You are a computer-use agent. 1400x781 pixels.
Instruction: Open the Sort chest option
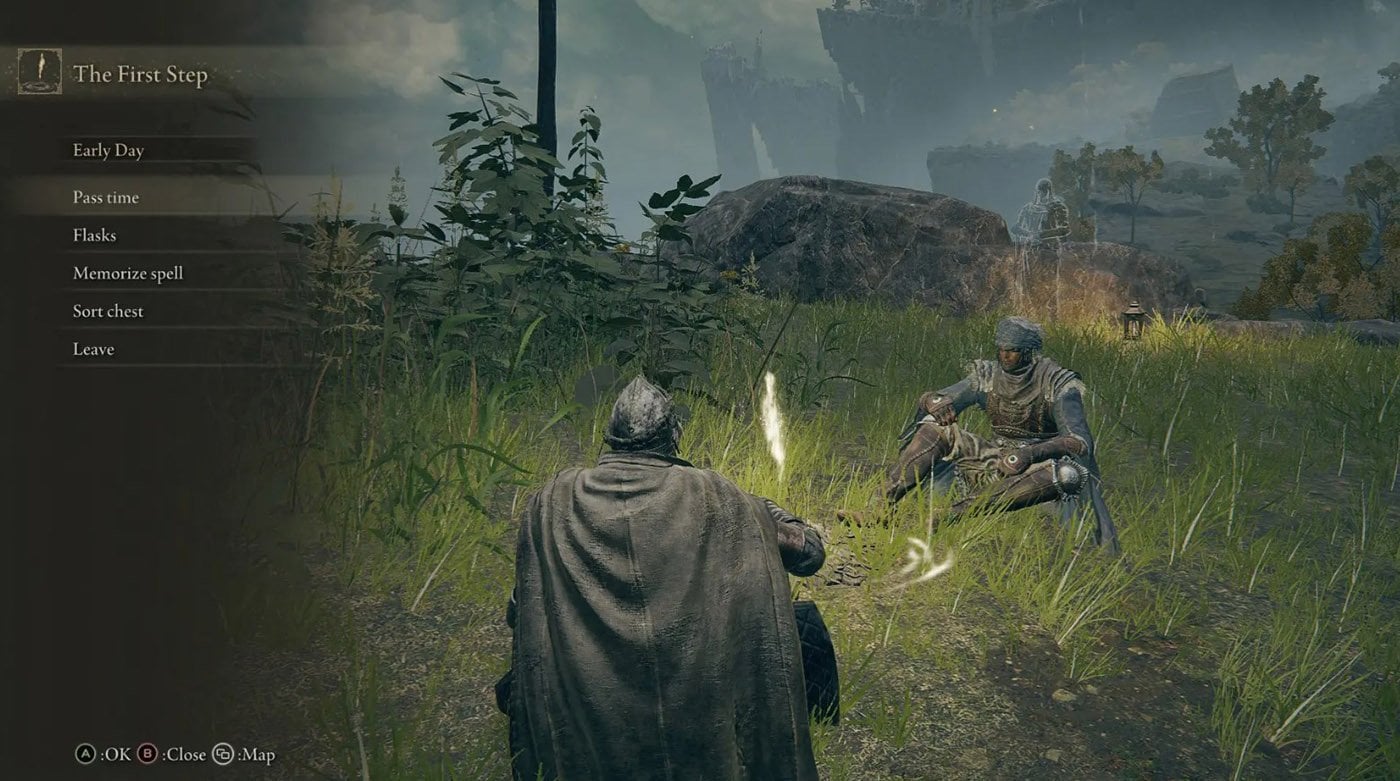point(108,311)
